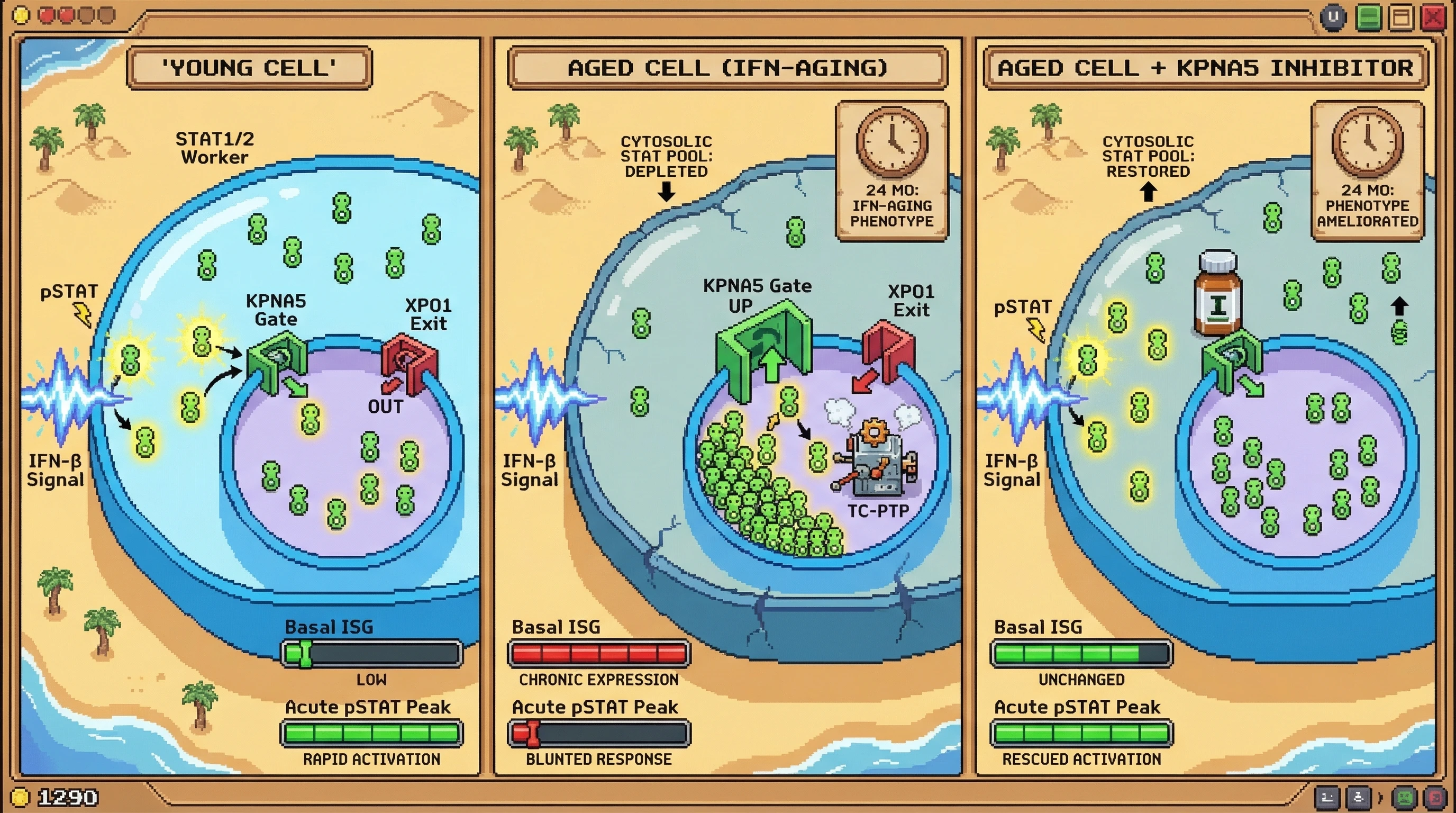Select the KPNA5 Gate icon in Young Cell panel
Image resolution: width=1456 pixels, height=813 pixels.
pyautogui.click(x=277, y=360)
